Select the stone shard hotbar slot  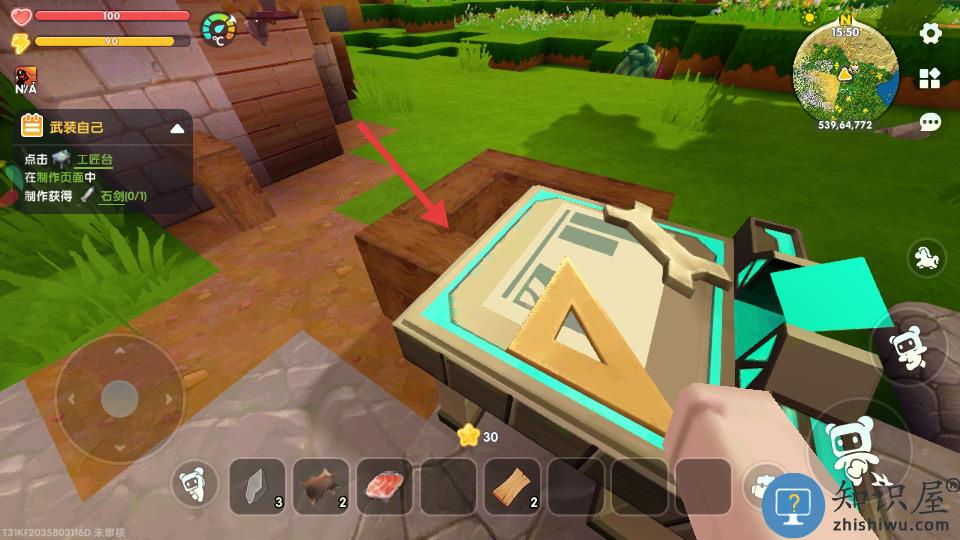pyautogui.click(x=258, y=486)
